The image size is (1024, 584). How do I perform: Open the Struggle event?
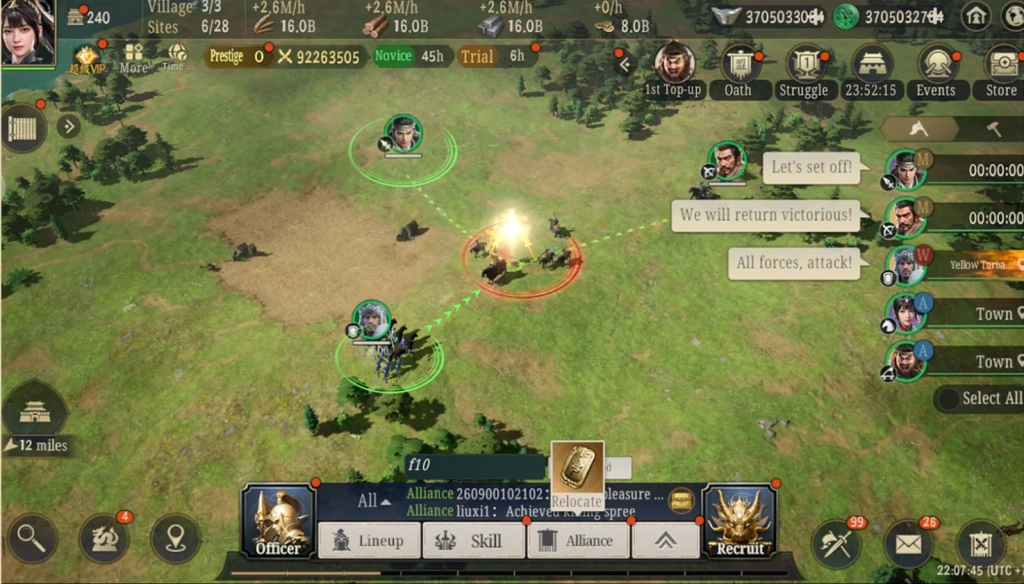tap(804, 70)
